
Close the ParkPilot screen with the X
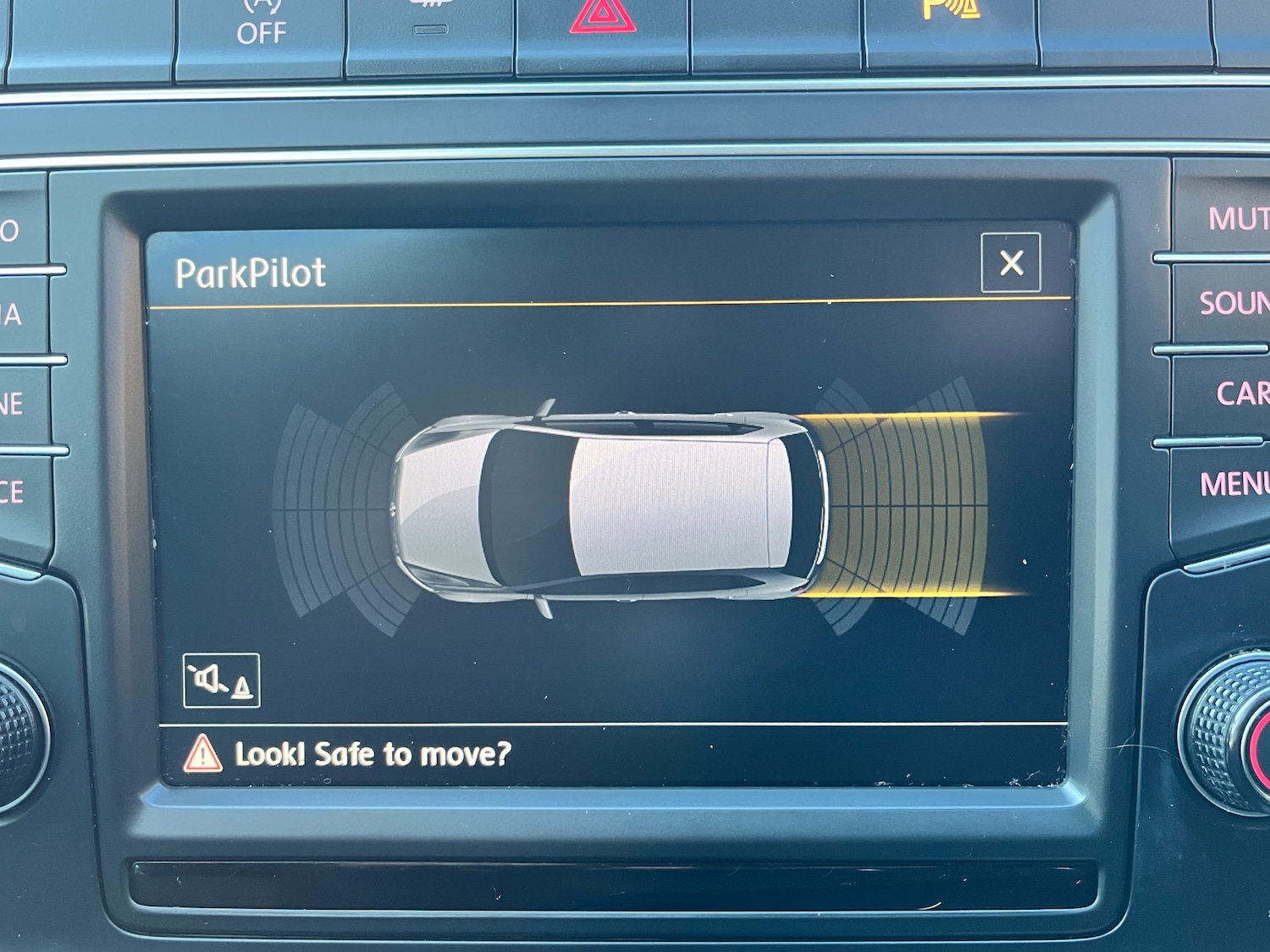click(x=1013, y=265)
